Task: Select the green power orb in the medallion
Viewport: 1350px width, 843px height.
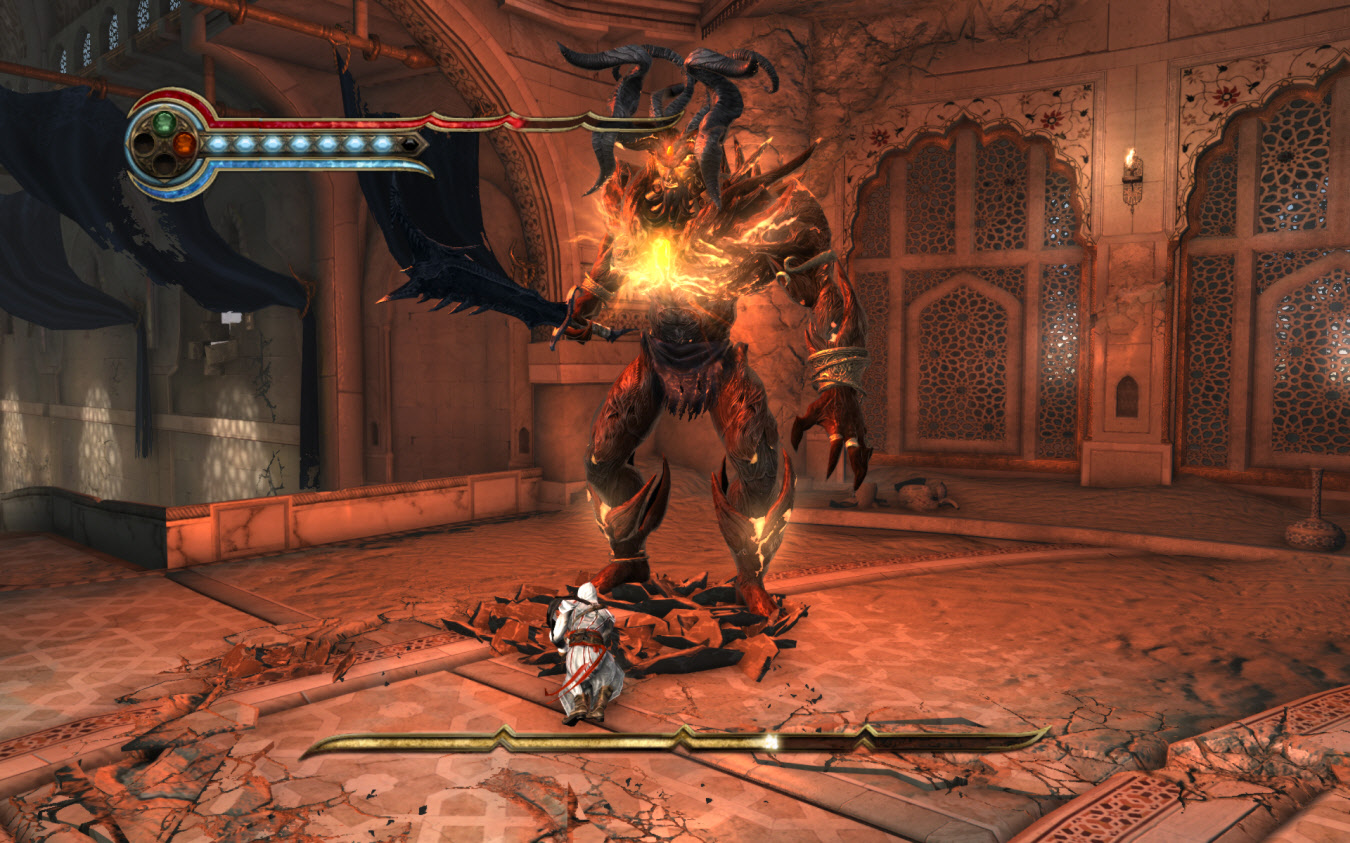Action: (x=164, y=122)
